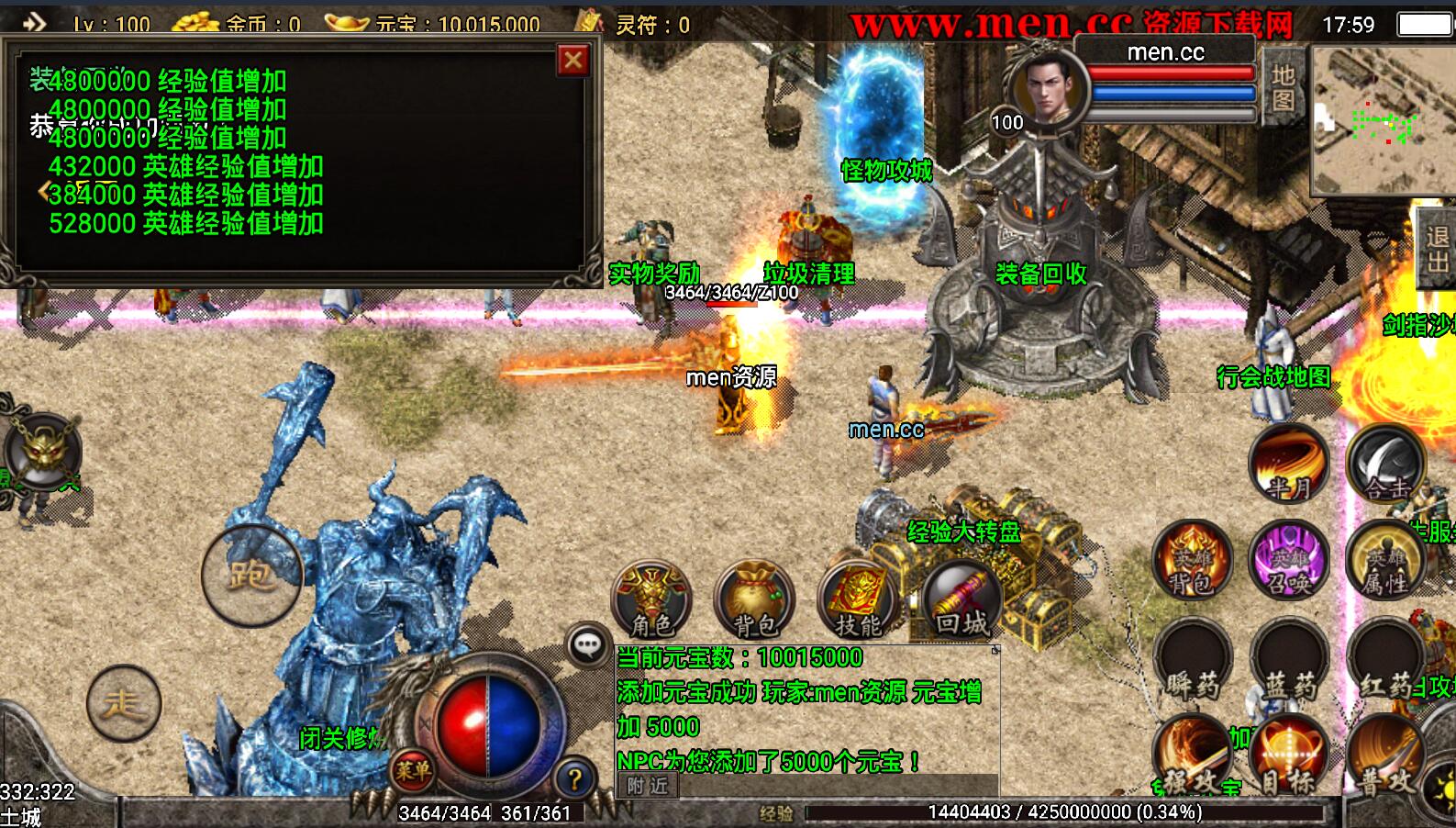Activate 英雄召唤 hero summon
The image size is (1456, 828).
1289,560
